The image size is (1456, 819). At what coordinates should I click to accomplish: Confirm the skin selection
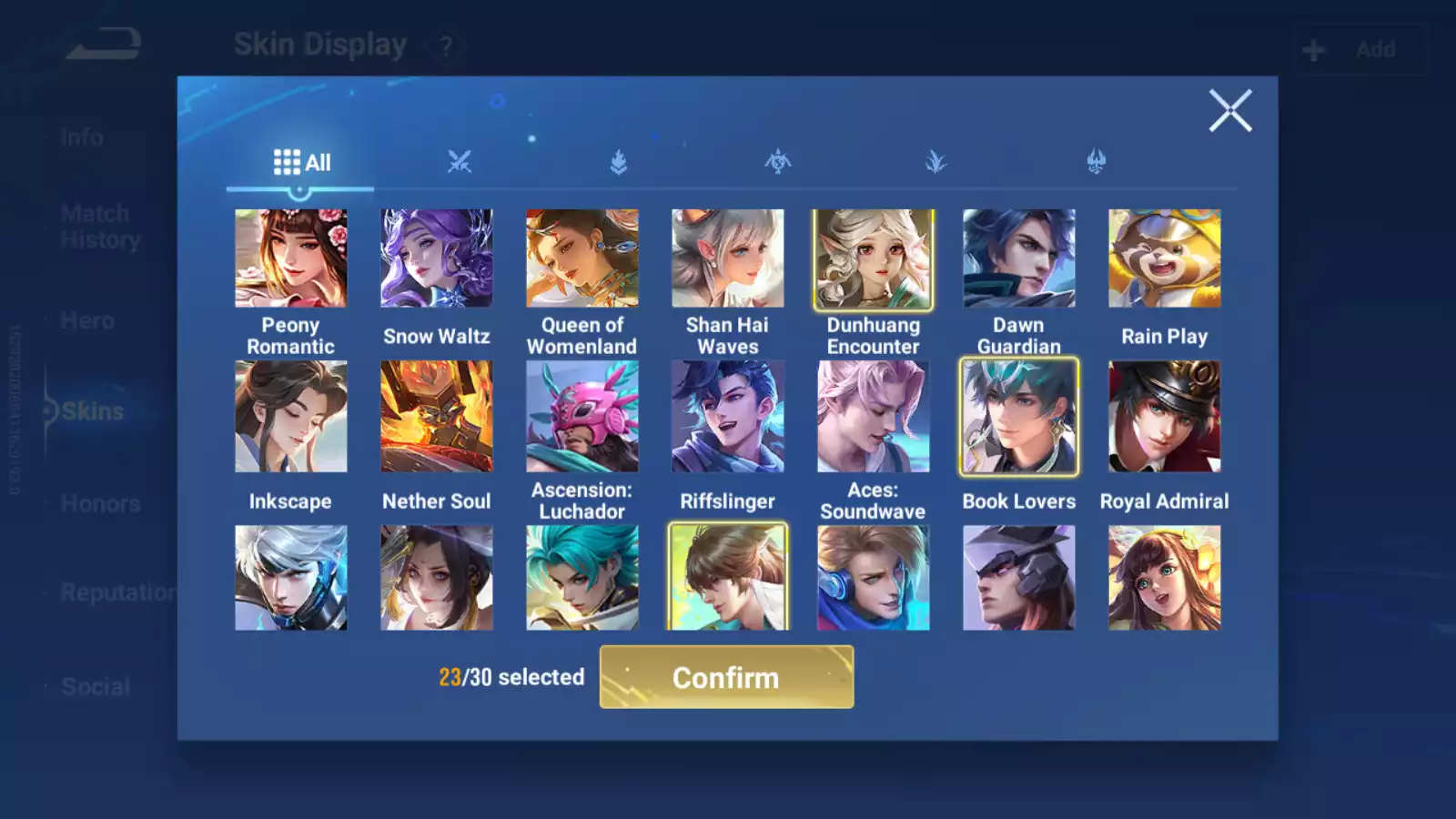[726, 677]
